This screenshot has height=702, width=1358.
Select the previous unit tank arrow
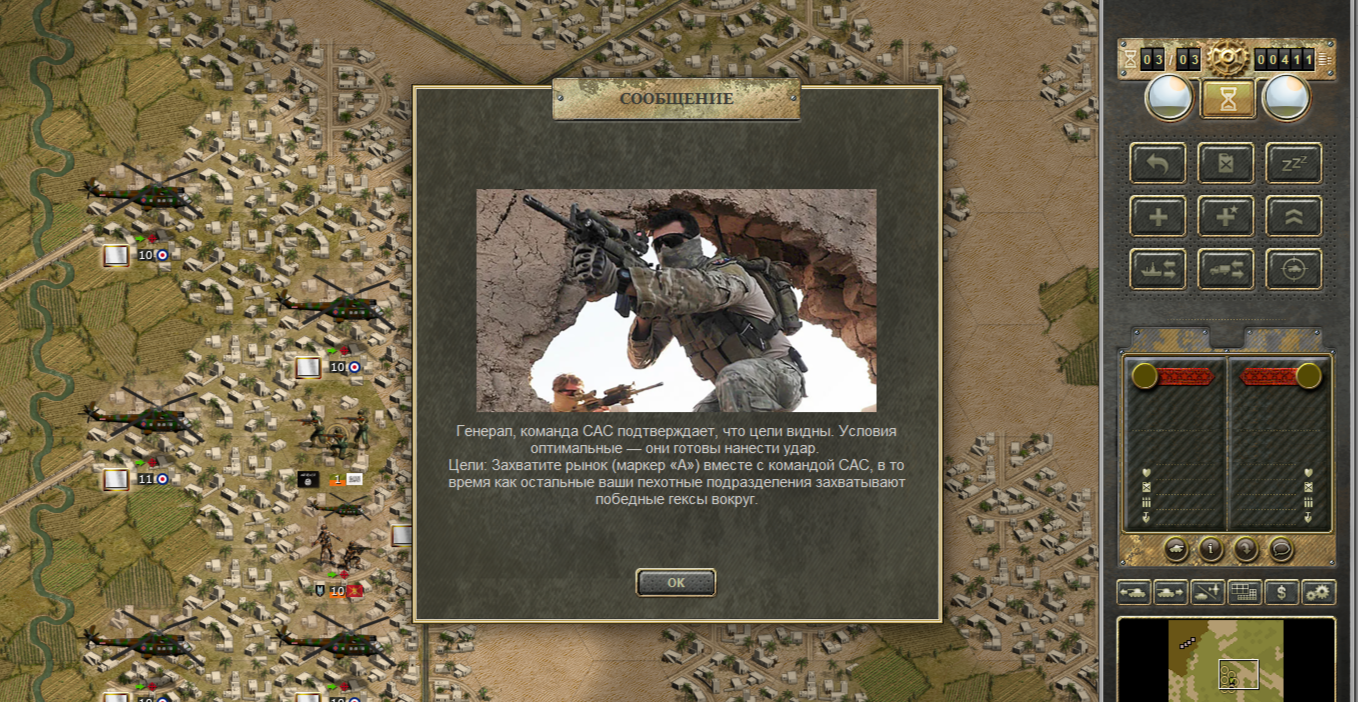(x=1134, y=592)
